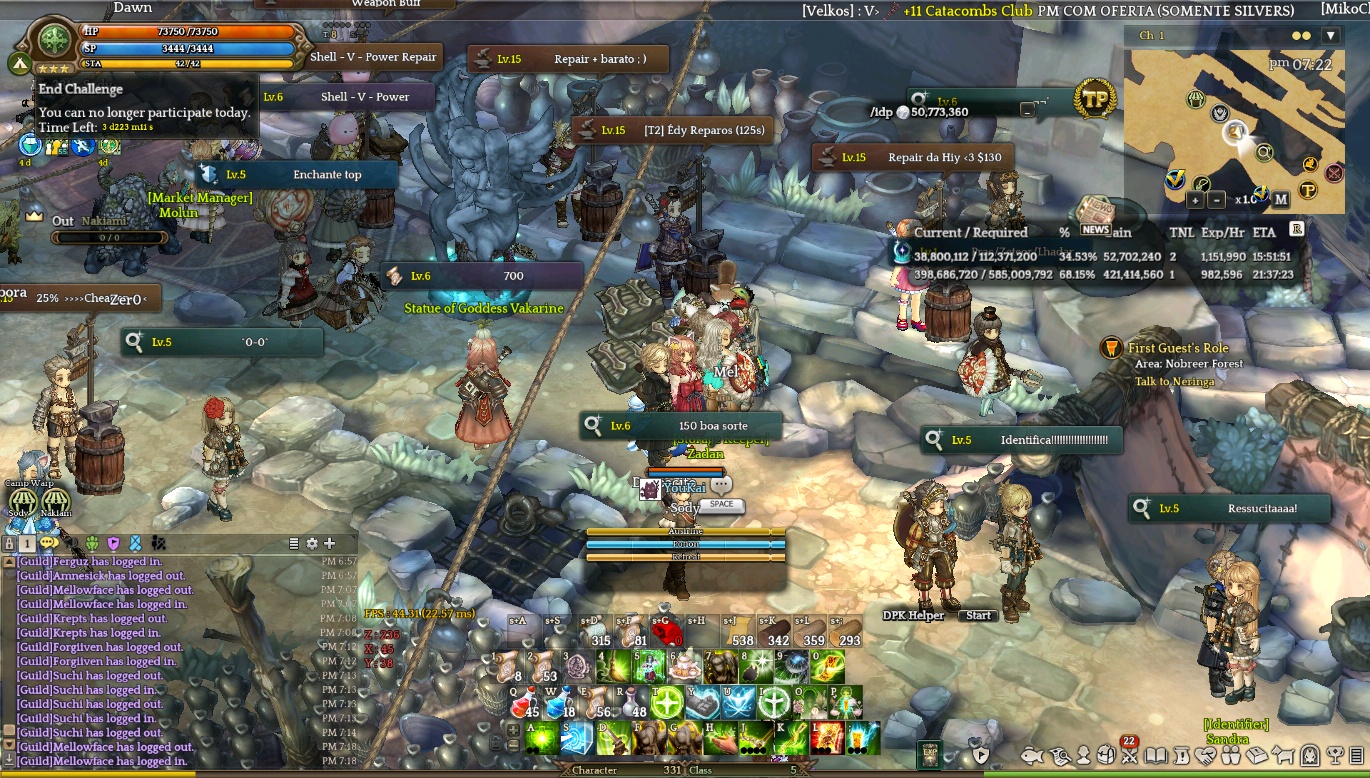Viewport: 1370px width, 778px height.
Task: Open the trophy achievements icon
Action: click(1335, 755)
